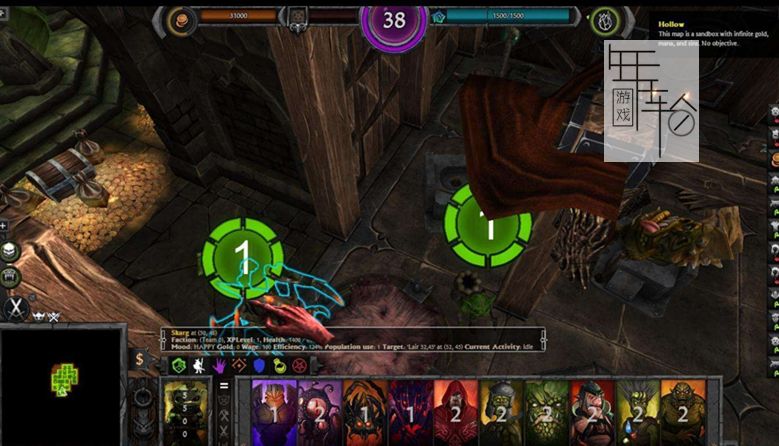Screen dimensions: 779x446
Task: Select the dark red demon portrait
Action: [x=409, y=411]
